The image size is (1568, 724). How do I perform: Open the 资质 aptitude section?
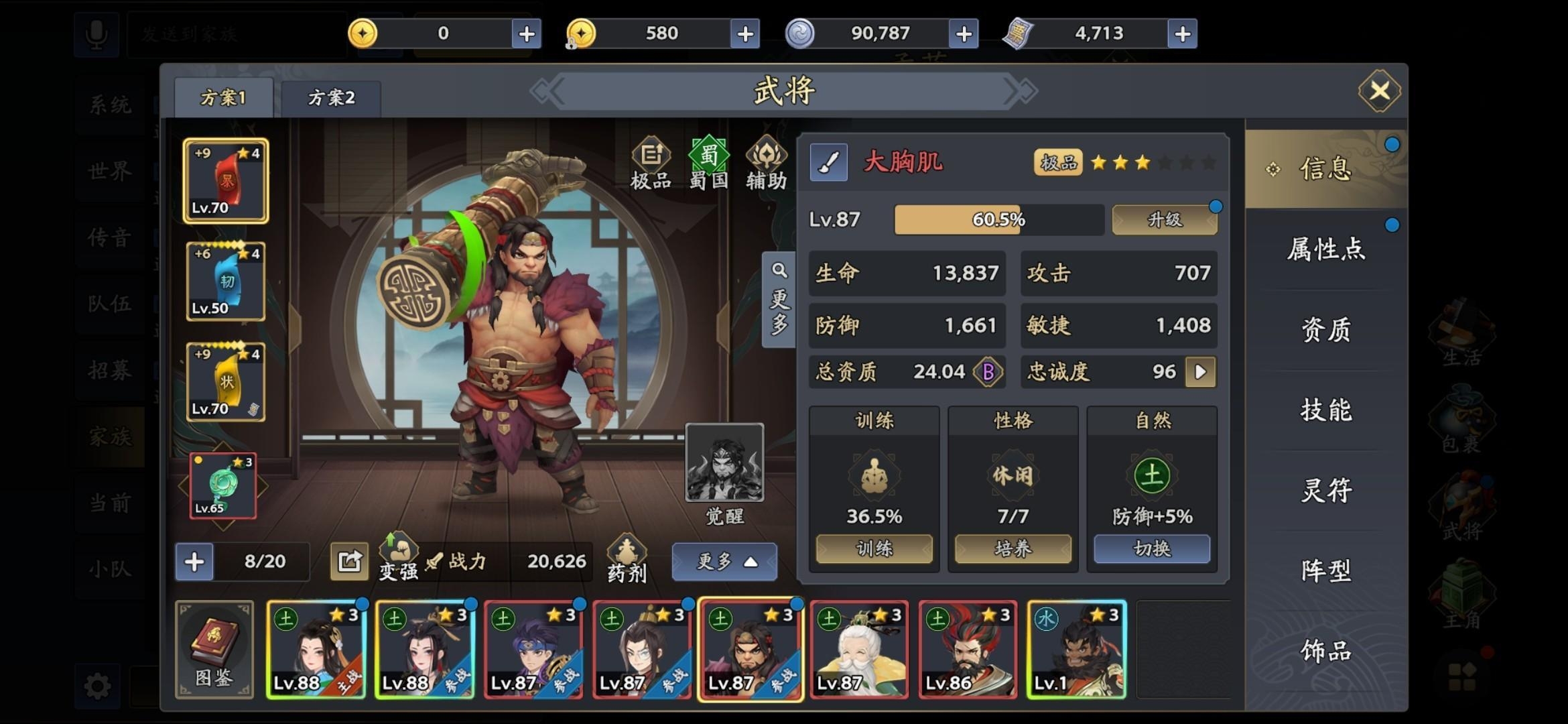(1325, 330)
